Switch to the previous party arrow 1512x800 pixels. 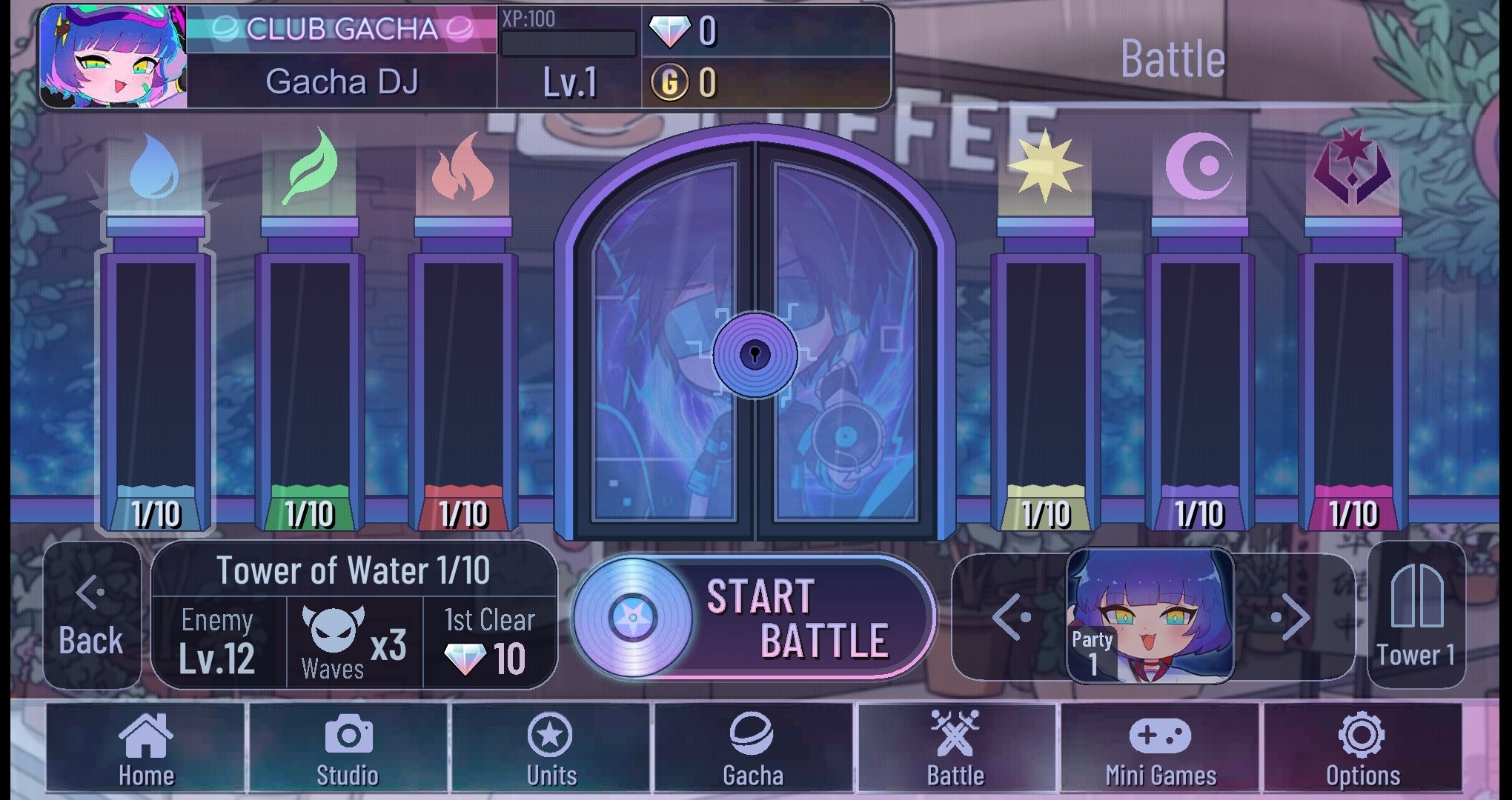1011,616
